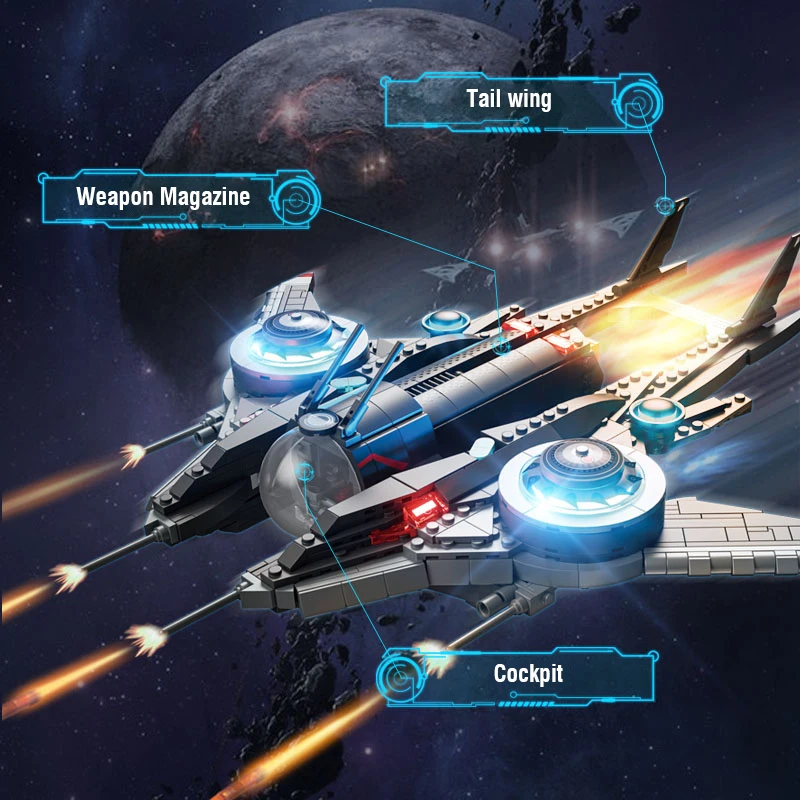Choose the Cockpit callout label
Image resolution: width=800 pixels, height=800 pixels.
528,674
